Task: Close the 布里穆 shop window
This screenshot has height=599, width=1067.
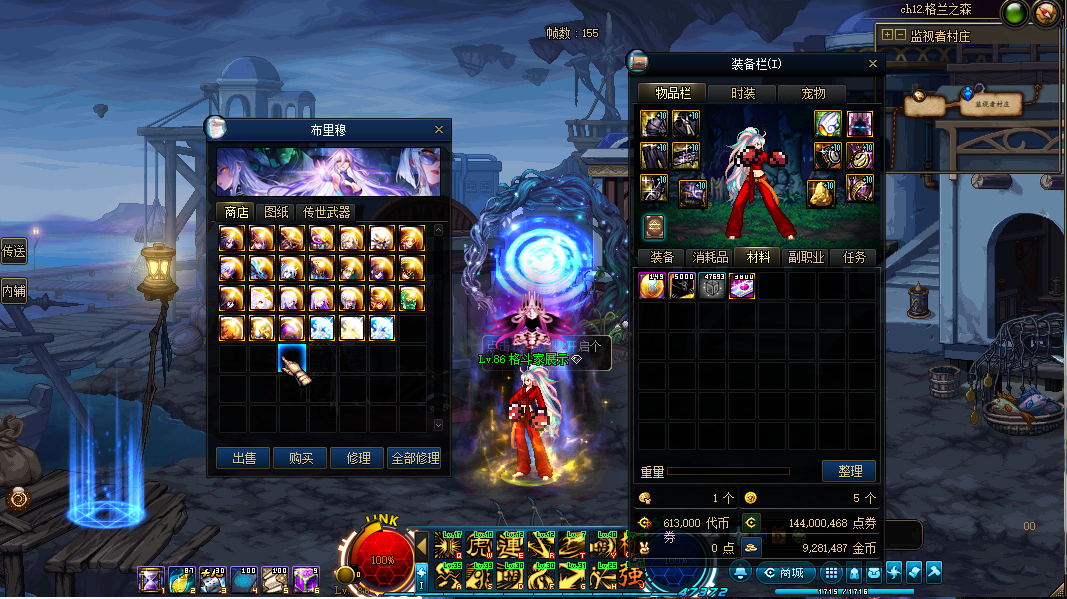Action: (x=439, y=130)
